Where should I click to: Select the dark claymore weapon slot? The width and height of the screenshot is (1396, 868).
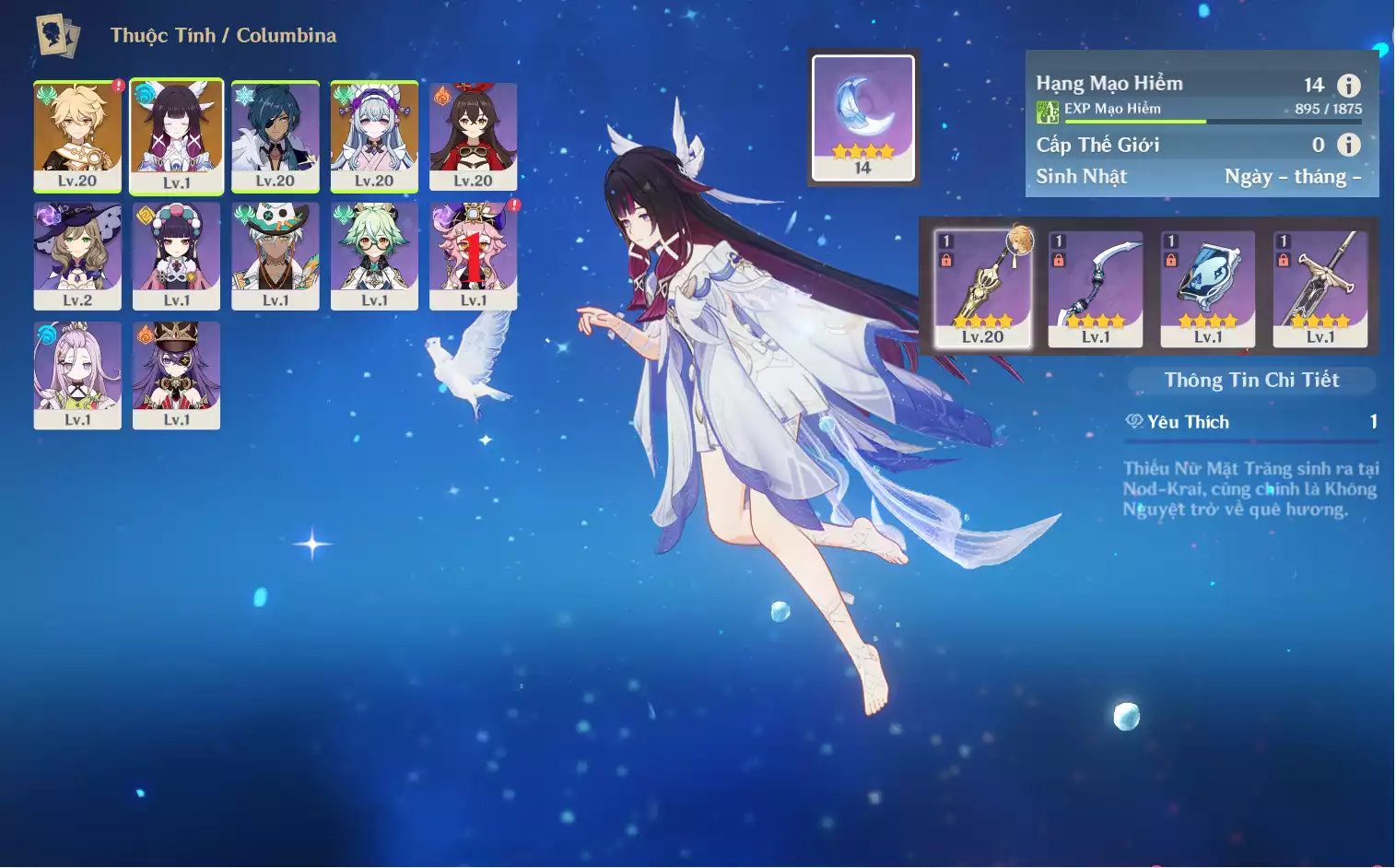pos(1320,287)
